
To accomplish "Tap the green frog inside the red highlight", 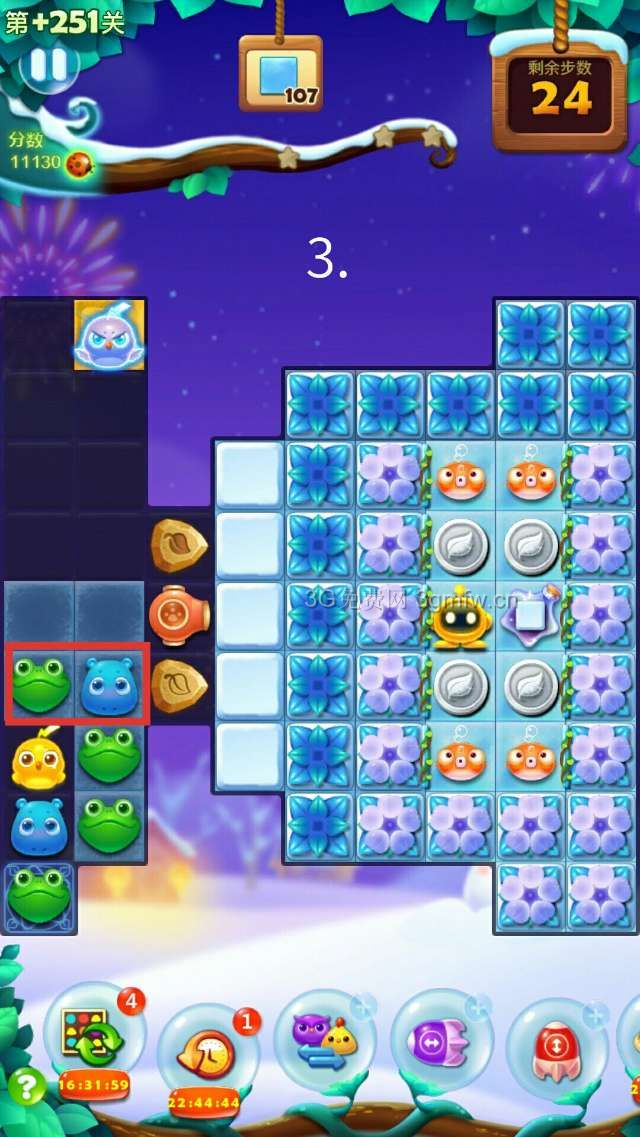I will (40, 685).
